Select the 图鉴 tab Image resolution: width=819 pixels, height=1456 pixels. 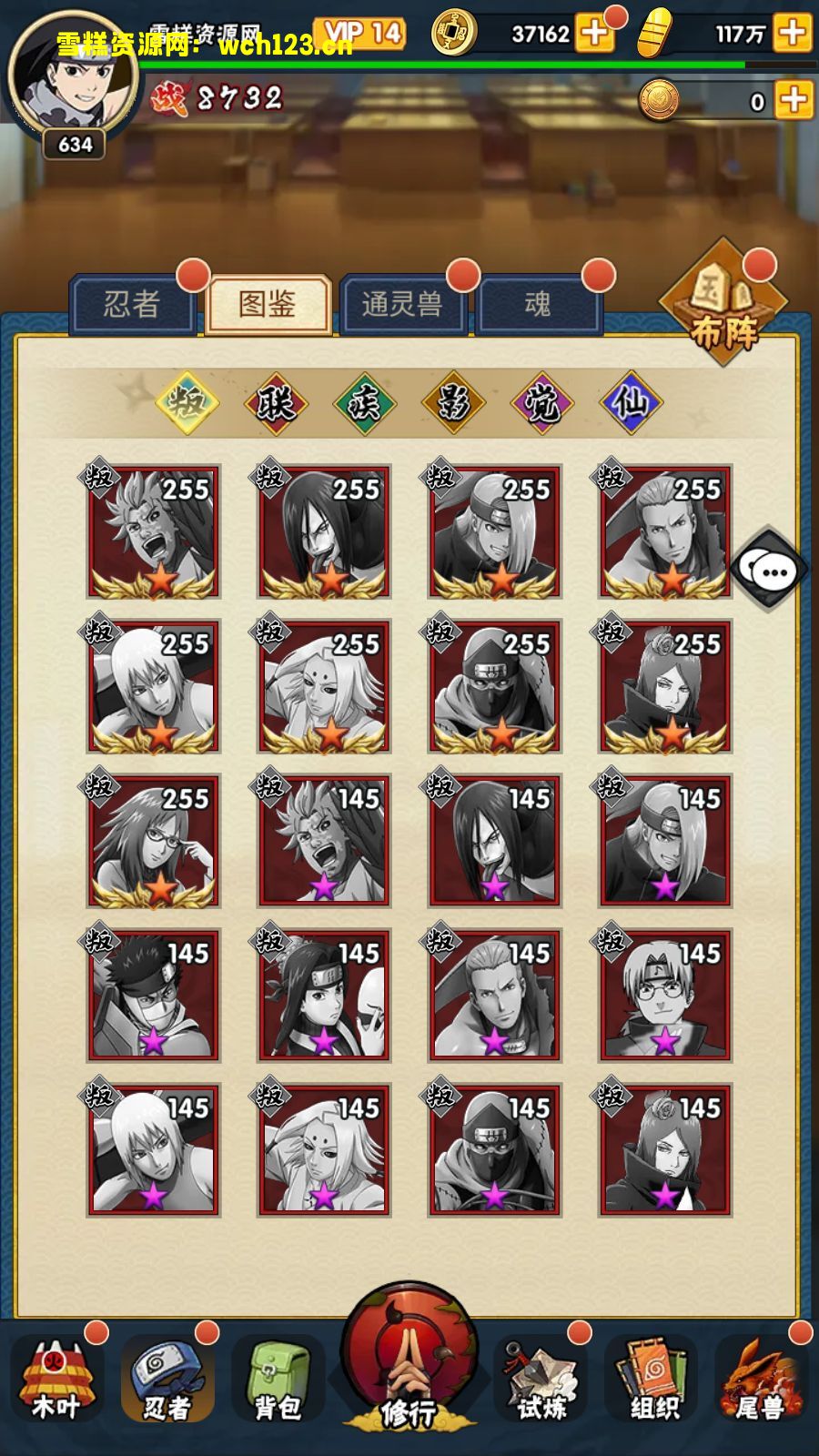[x=268, y=304]
